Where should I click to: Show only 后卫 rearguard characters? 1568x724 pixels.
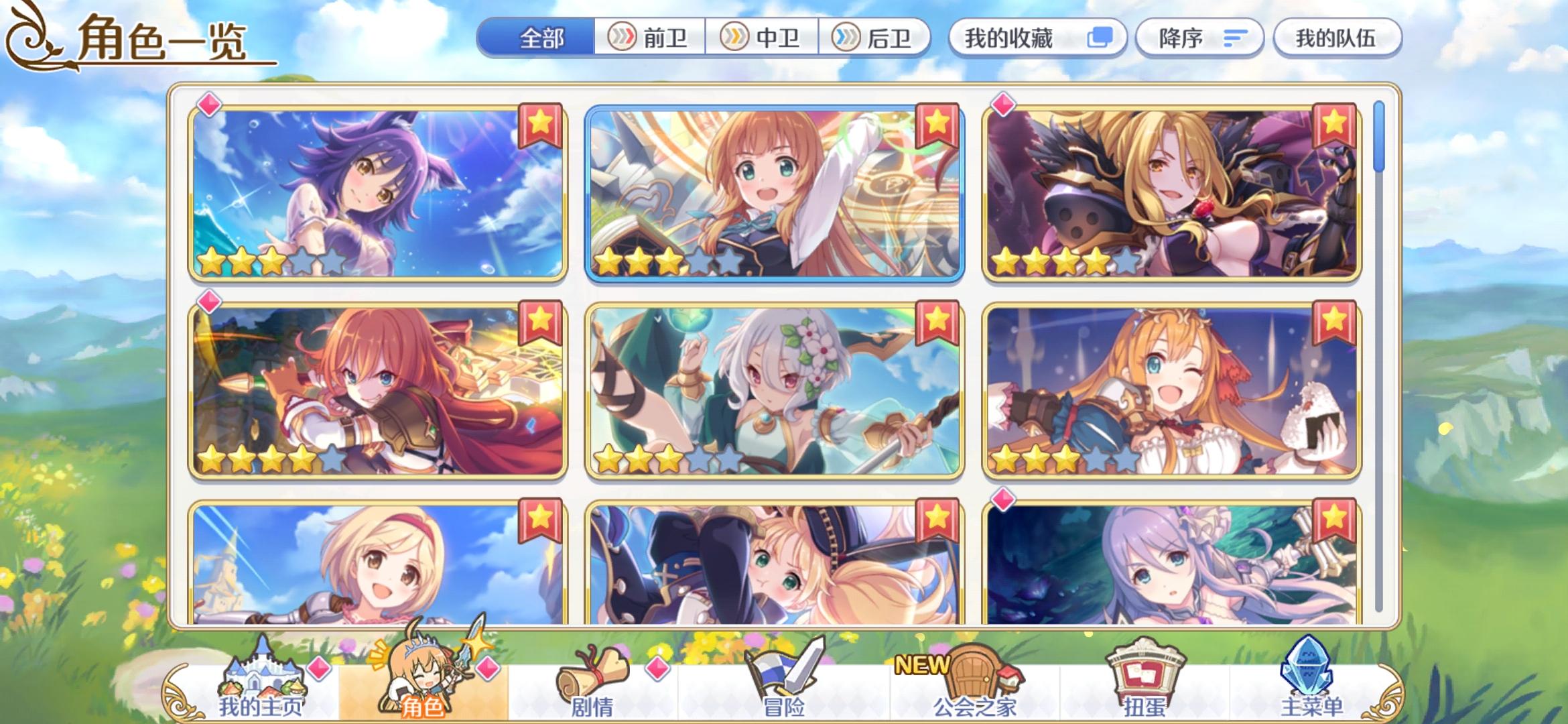click(x=878, y=39)
